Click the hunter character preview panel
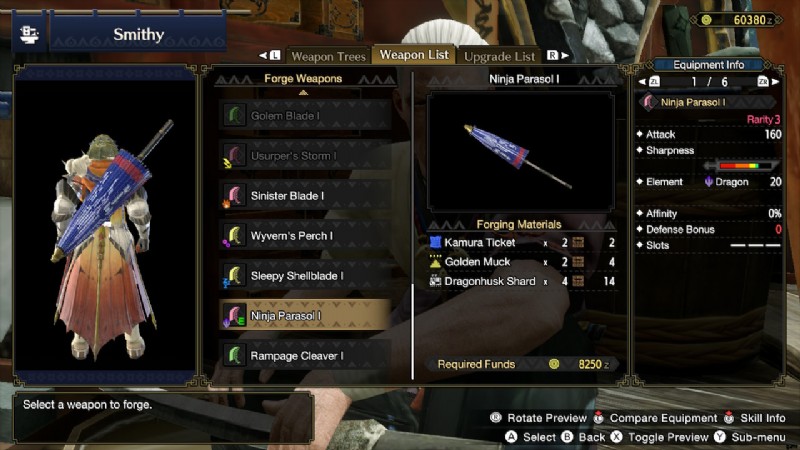This screenshot has height=450, width=800. [104, 225]
